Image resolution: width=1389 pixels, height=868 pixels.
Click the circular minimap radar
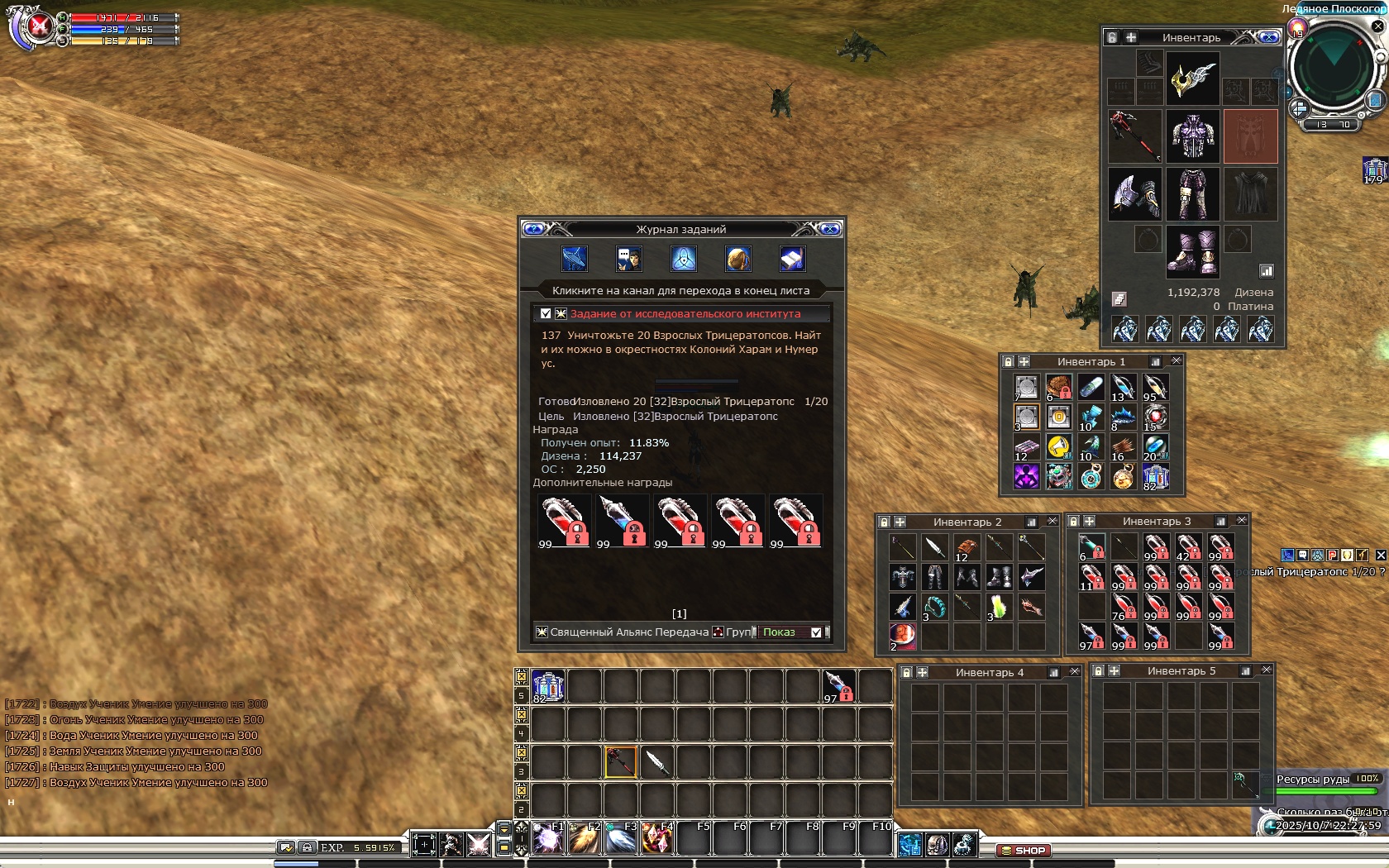(1333, 69)
